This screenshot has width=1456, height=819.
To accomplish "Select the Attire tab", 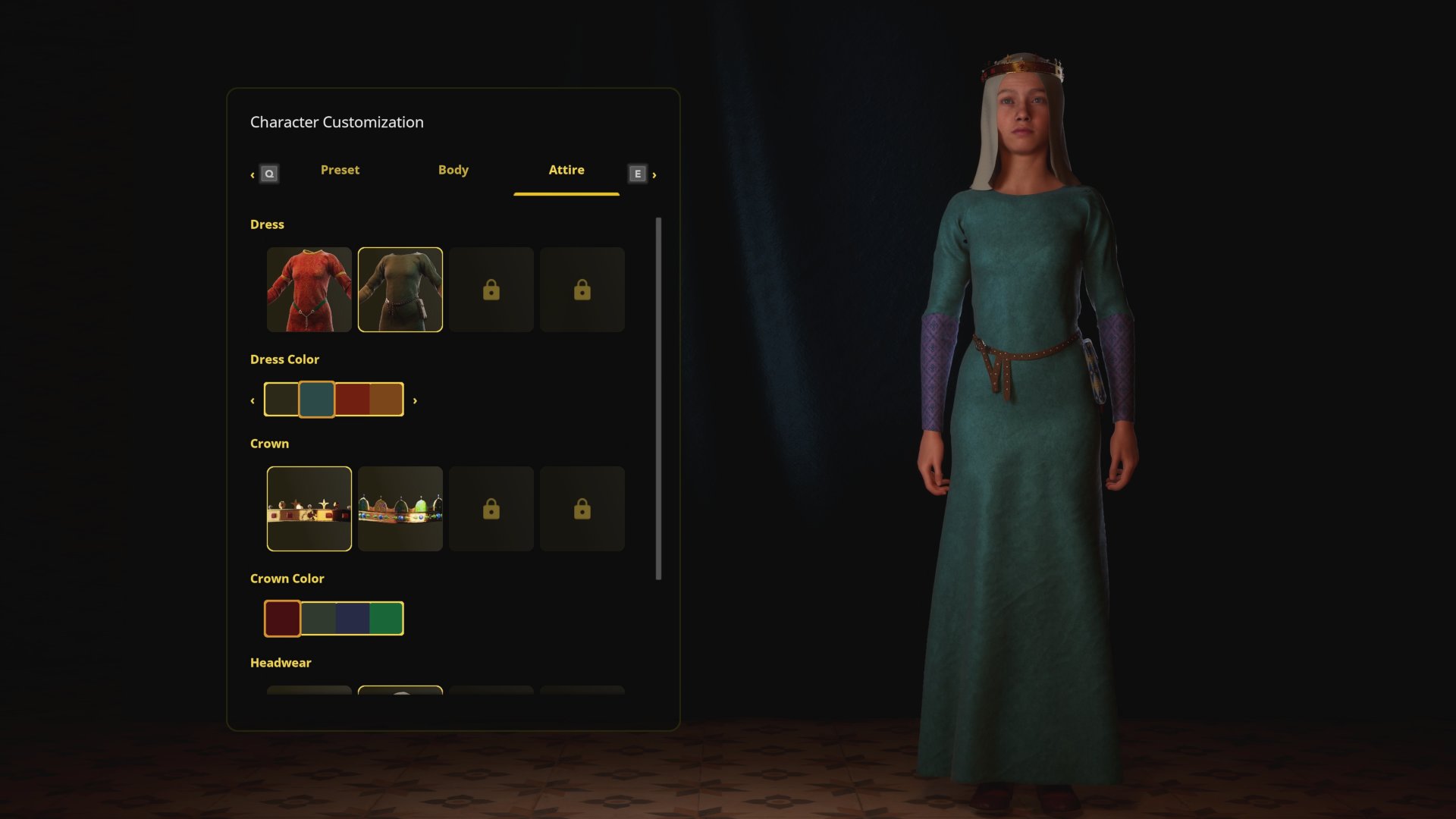I will [x=566, y=171].
